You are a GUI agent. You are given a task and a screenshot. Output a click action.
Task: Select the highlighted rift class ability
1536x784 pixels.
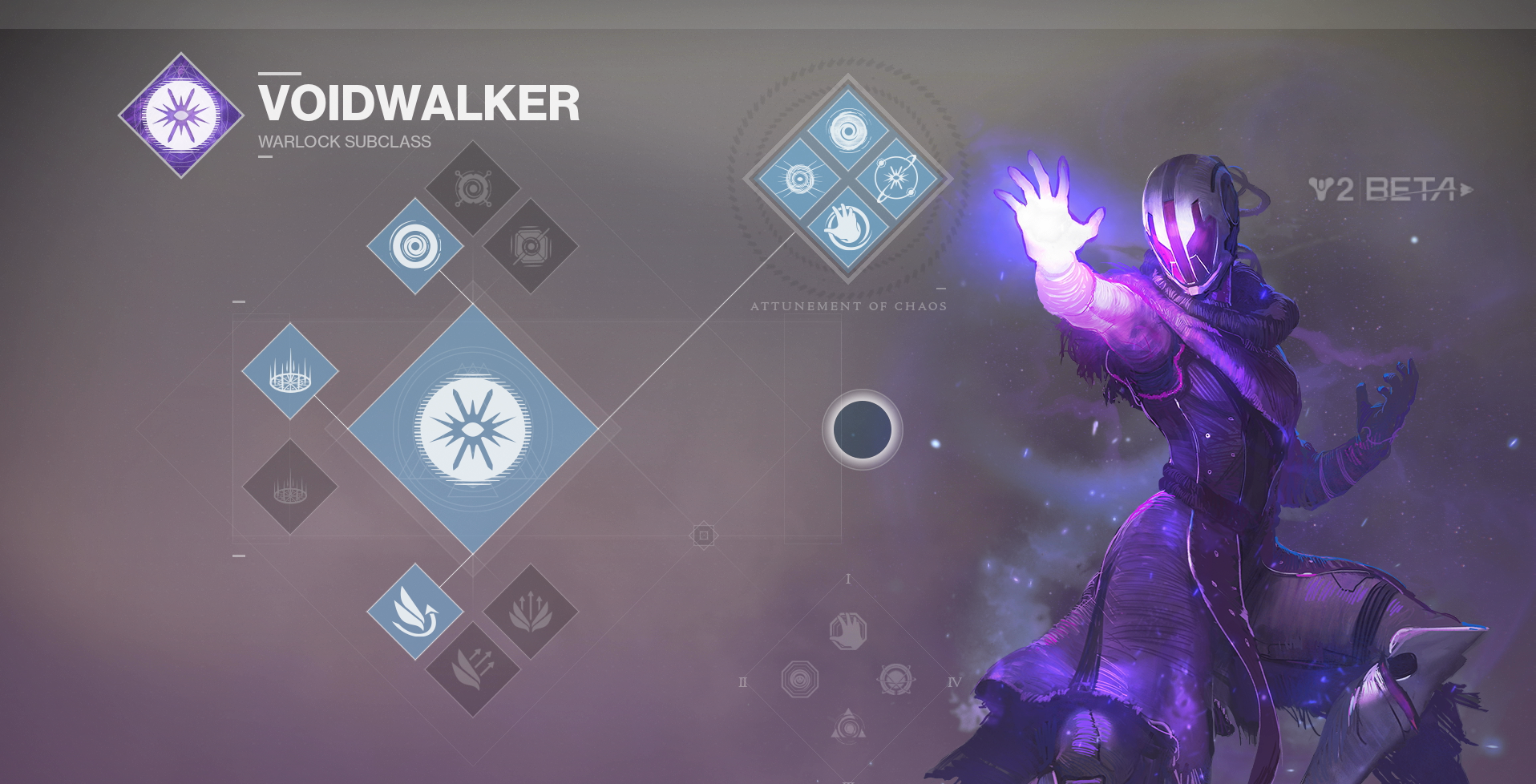pyautogui.click(x=290, y=371)
